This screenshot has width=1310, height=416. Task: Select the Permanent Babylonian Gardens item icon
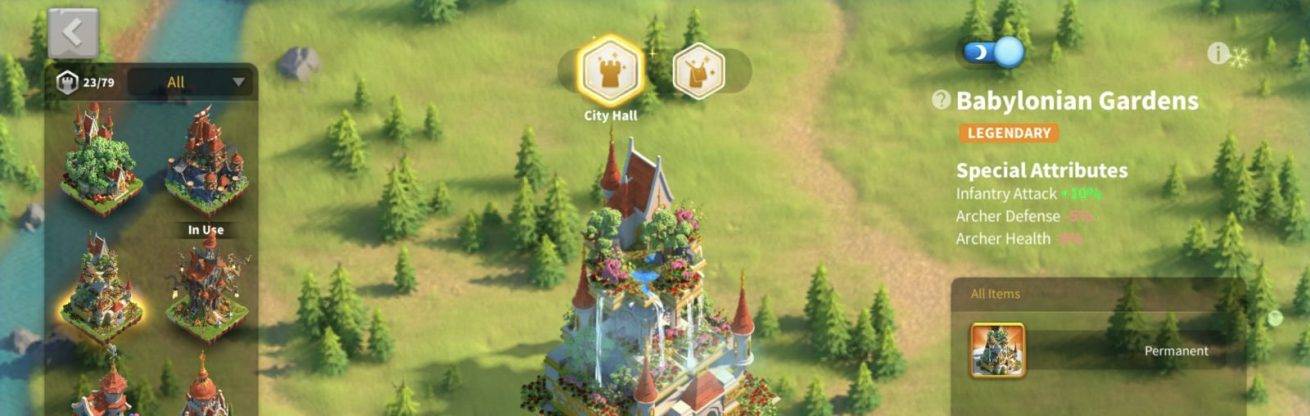tap(997, 351)
